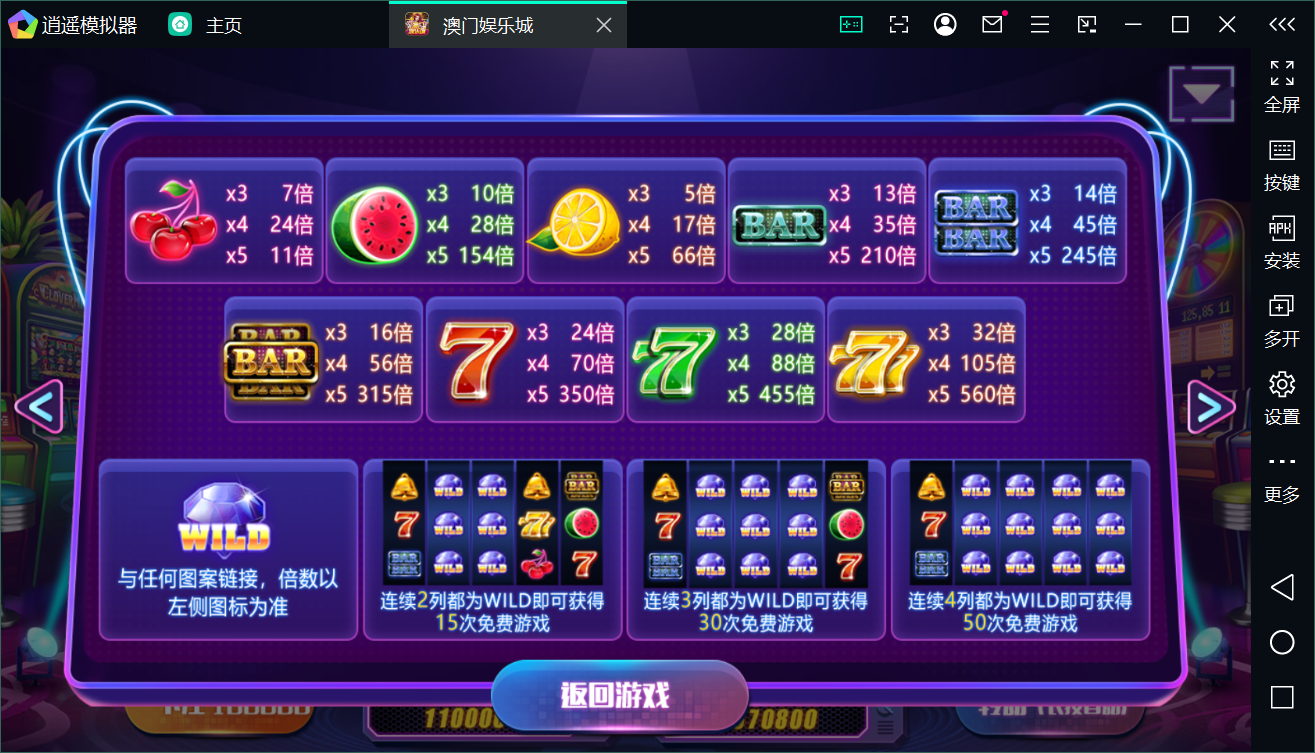Image resolution: width=1315 pixels, height=753 pixels.
Task: Open emulator settings via 设置 gear icon
Action: pyautogui.click(x=1281, y=382)
